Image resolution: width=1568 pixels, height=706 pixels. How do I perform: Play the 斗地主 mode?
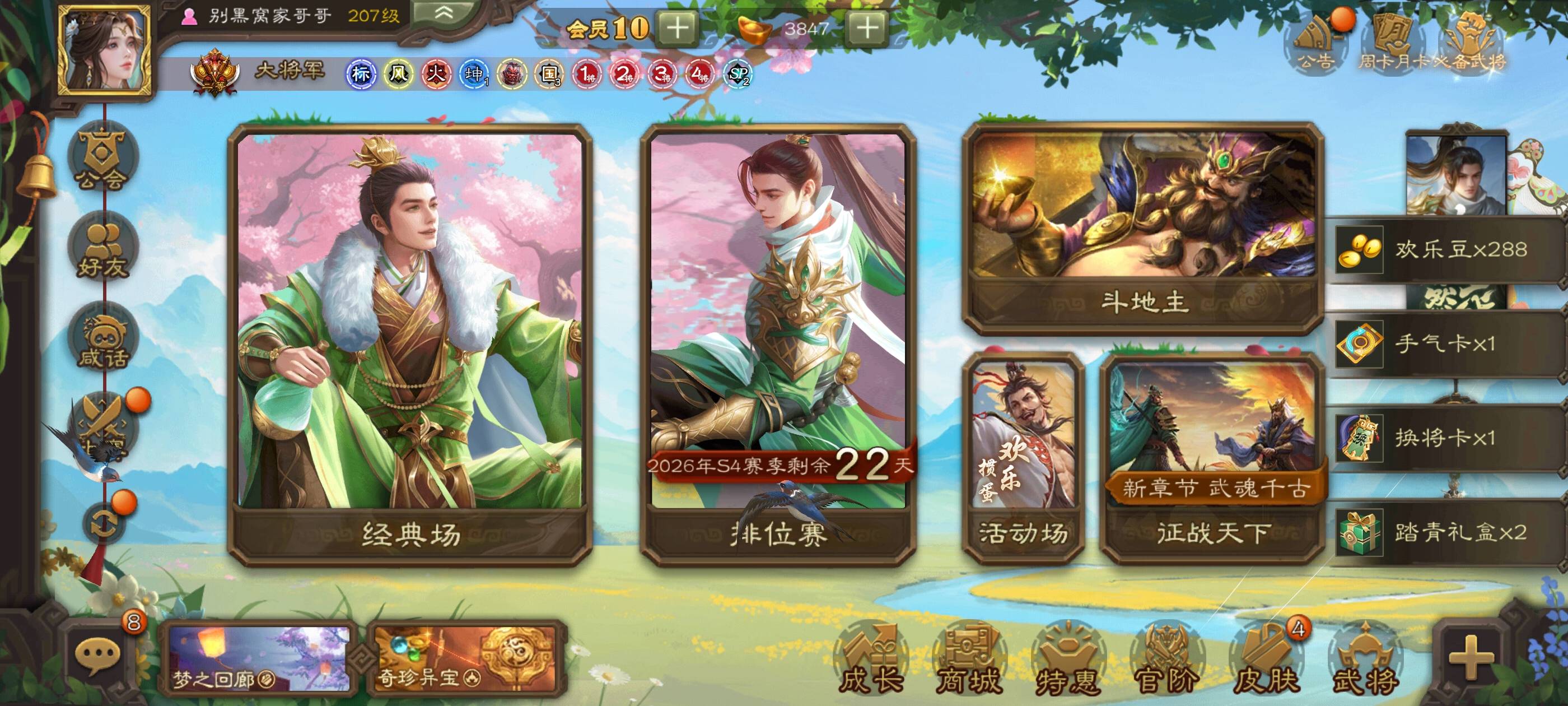tap(1143, 229)
